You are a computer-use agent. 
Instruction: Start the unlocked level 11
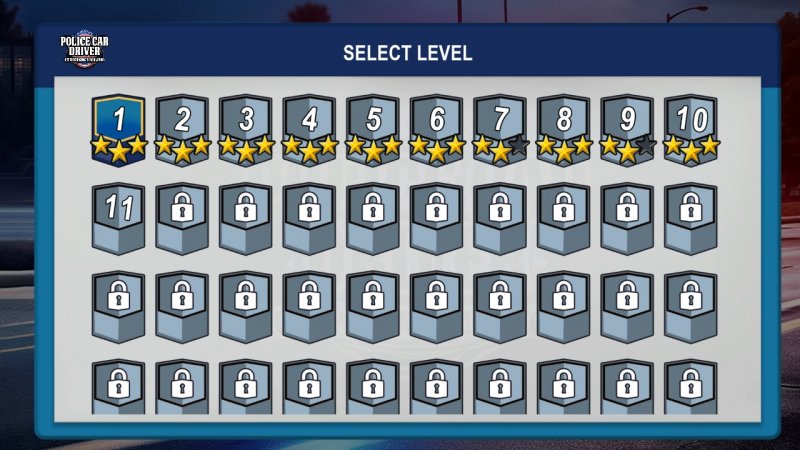tap(119, 217)
